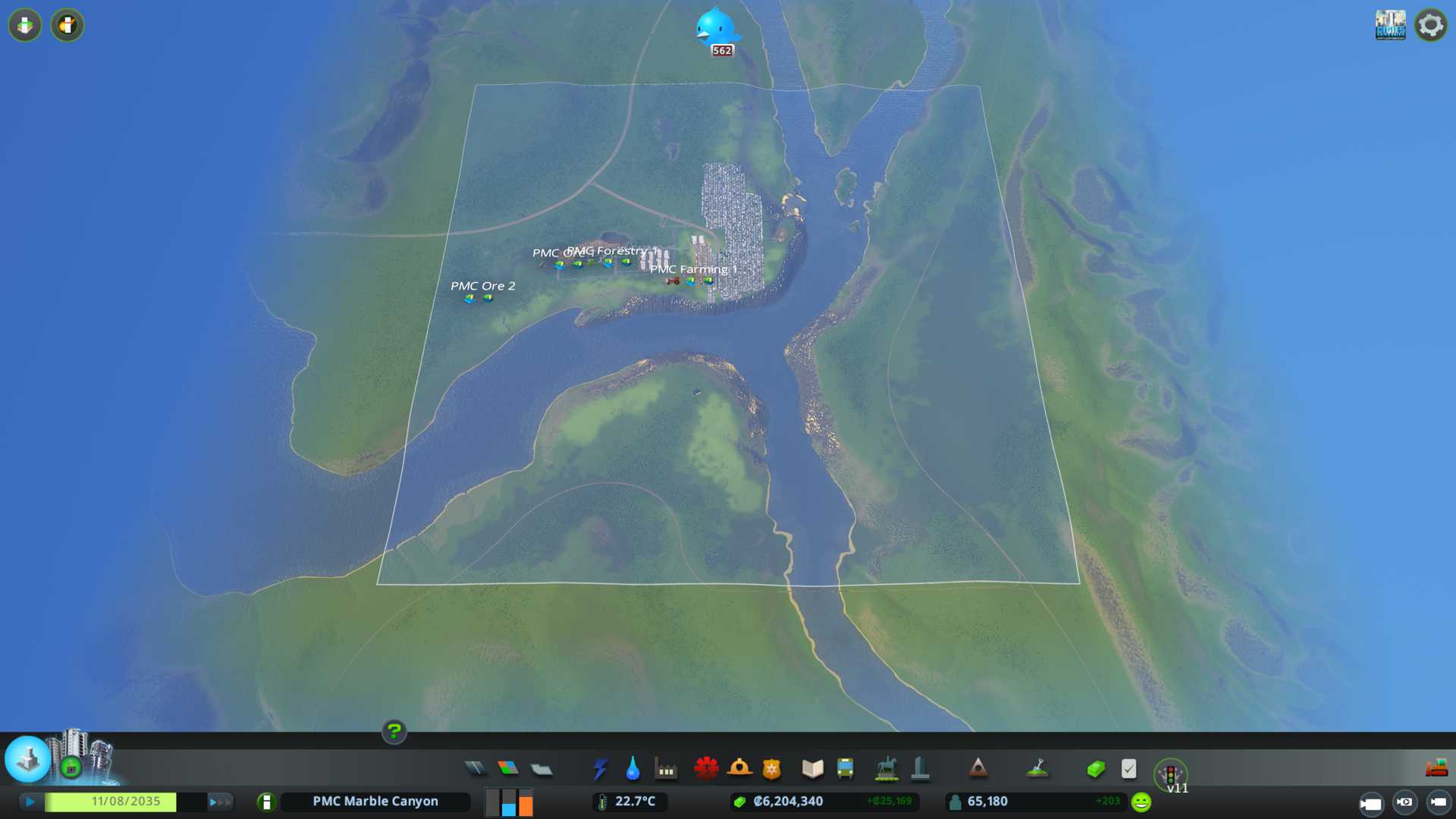Open the Garbage and Industry factory menu

[666, 770]
